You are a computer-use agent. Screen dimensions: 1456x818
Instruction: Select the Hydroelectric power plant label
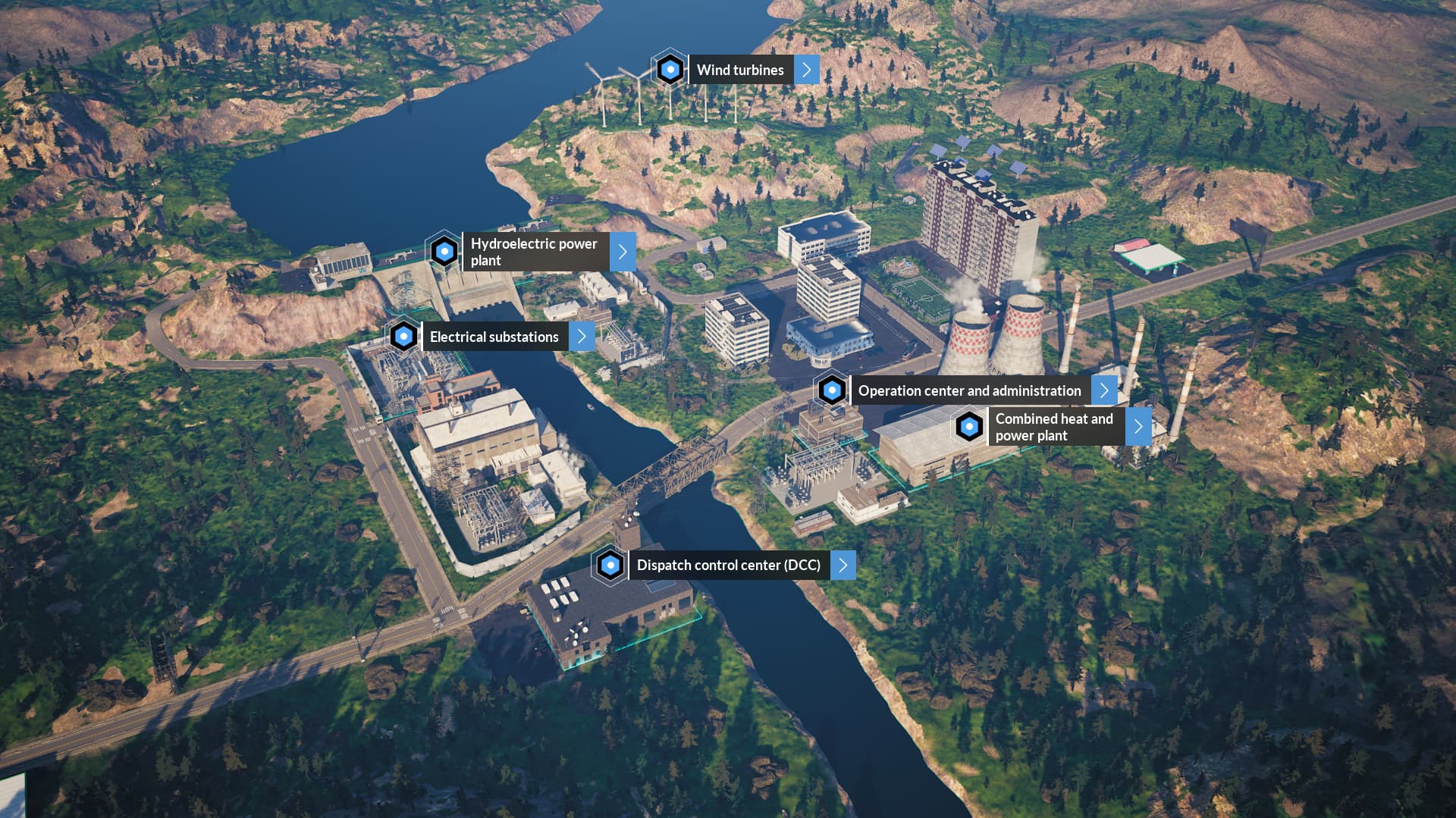534,252
